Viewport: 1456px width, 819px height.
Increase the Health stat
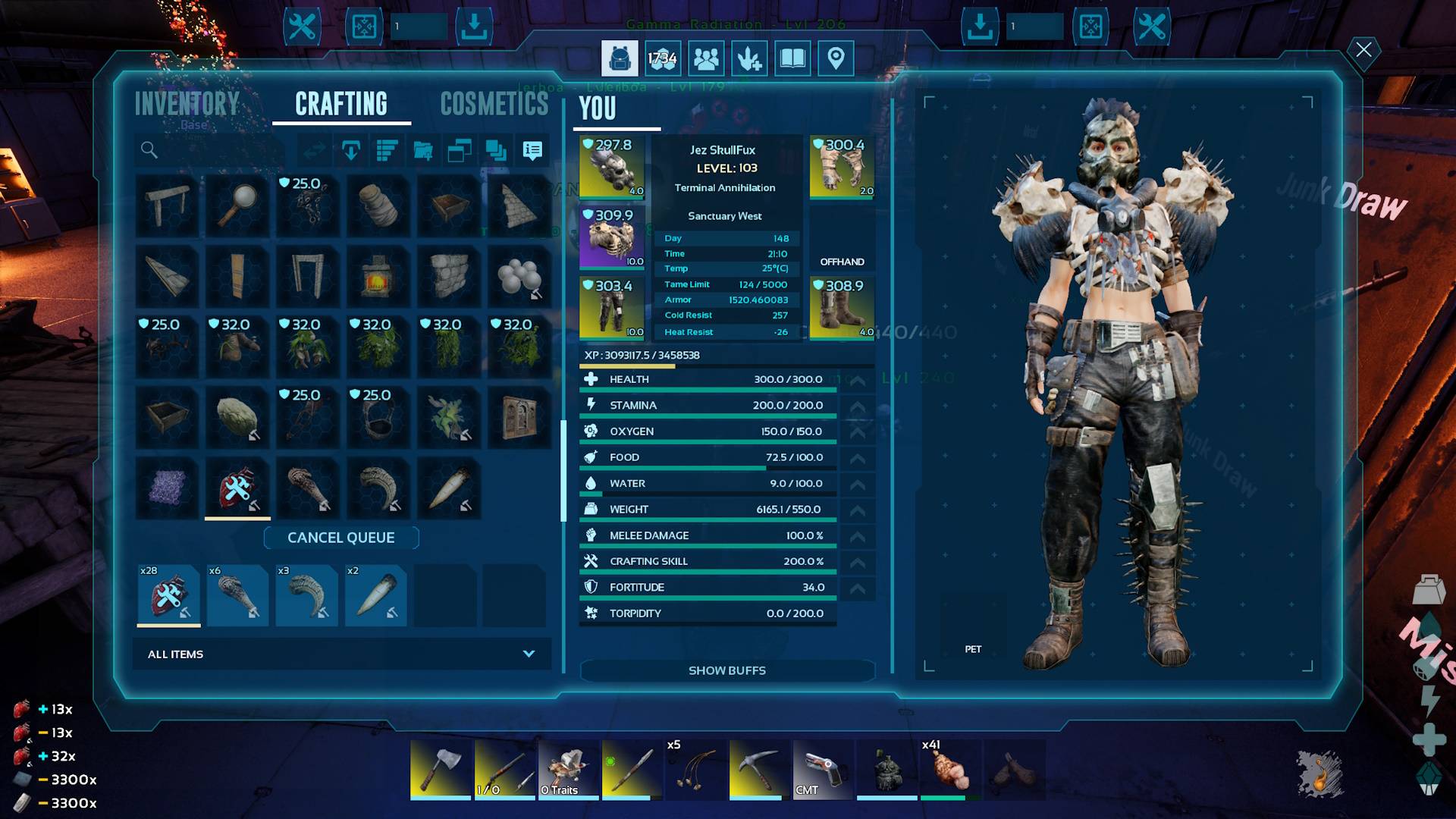click(858, 380)
